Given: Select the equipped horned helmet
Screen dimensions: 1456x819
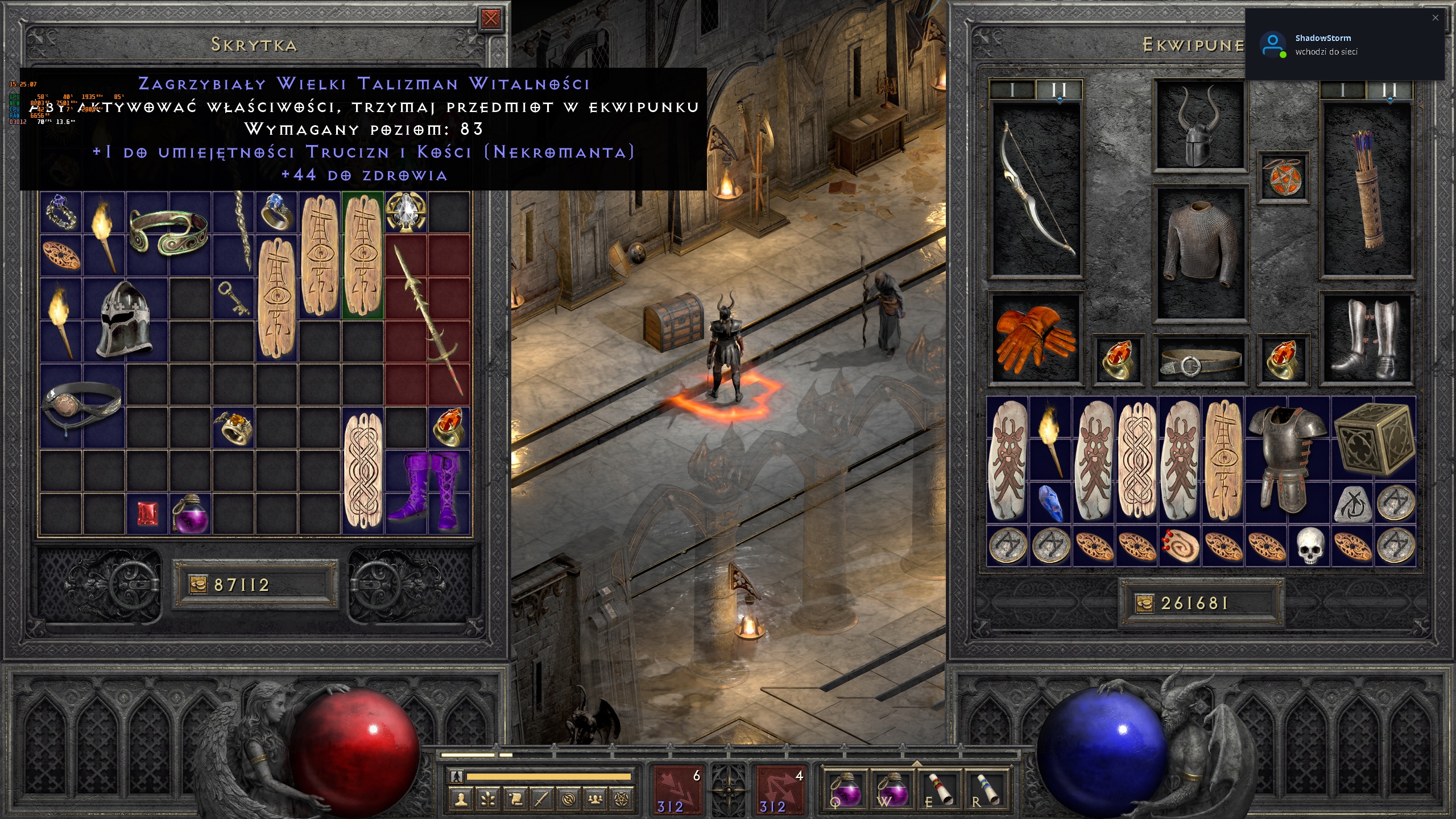Looking at the screenshot, I should (1199, 126).
